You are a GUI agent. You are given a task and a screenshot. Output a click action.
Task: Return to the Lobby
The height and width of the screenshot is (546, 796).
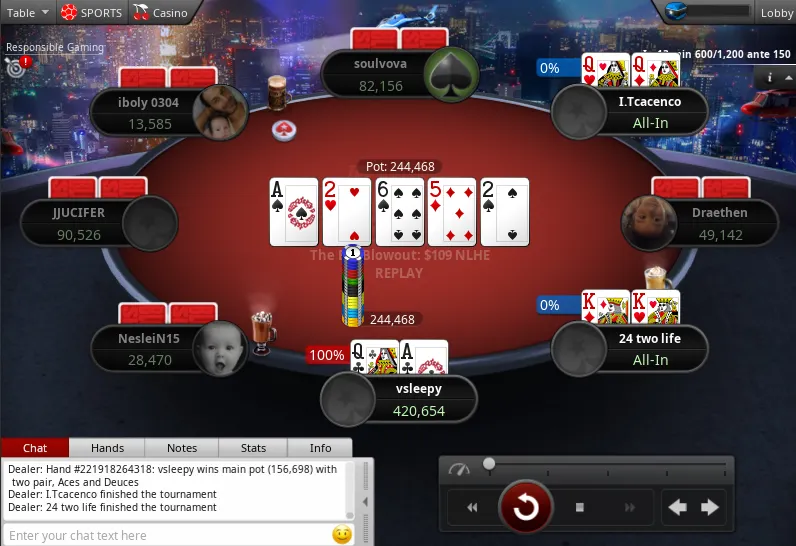tap(775, 13)
